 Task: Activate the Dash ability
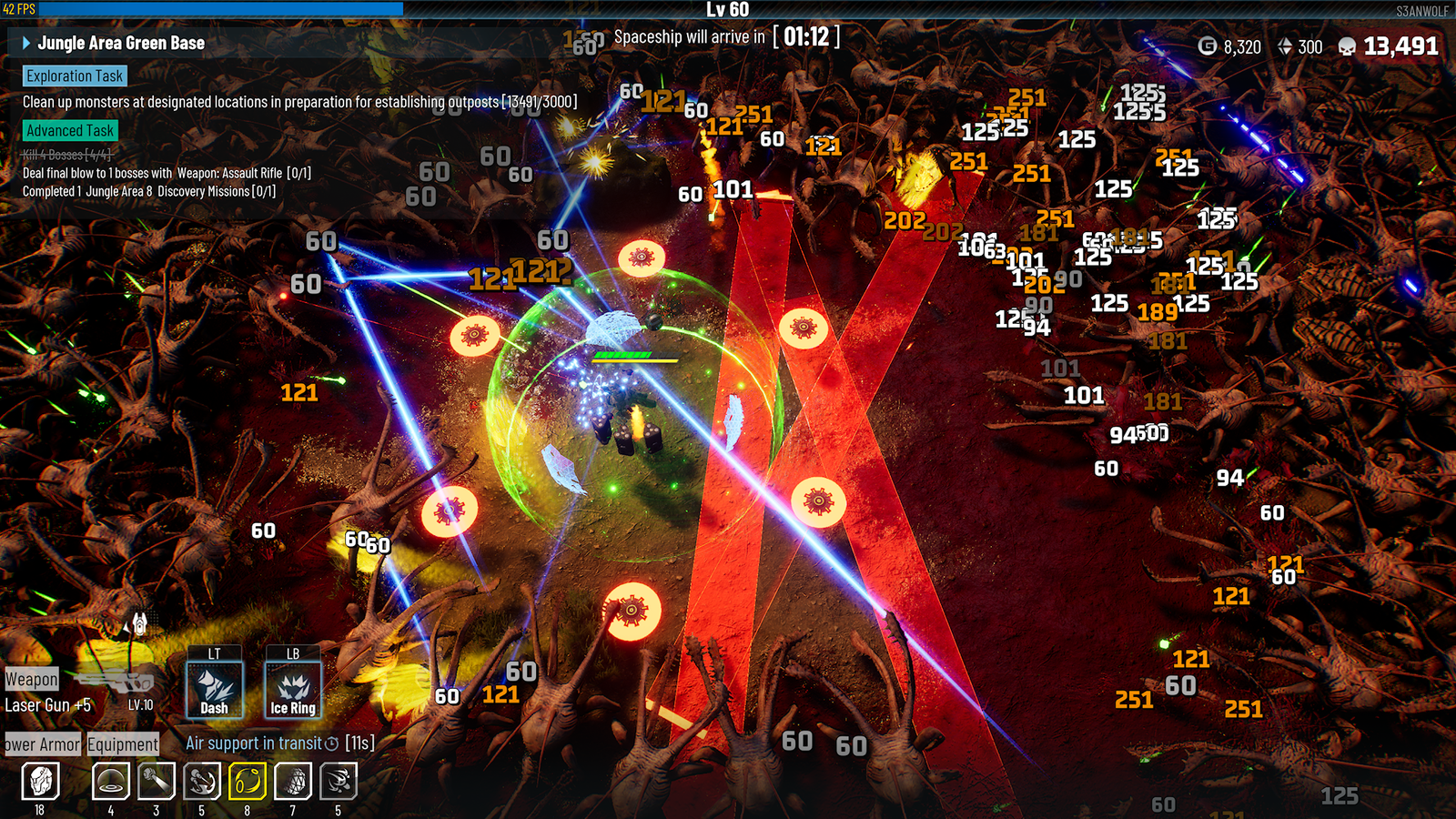point(215,690)
